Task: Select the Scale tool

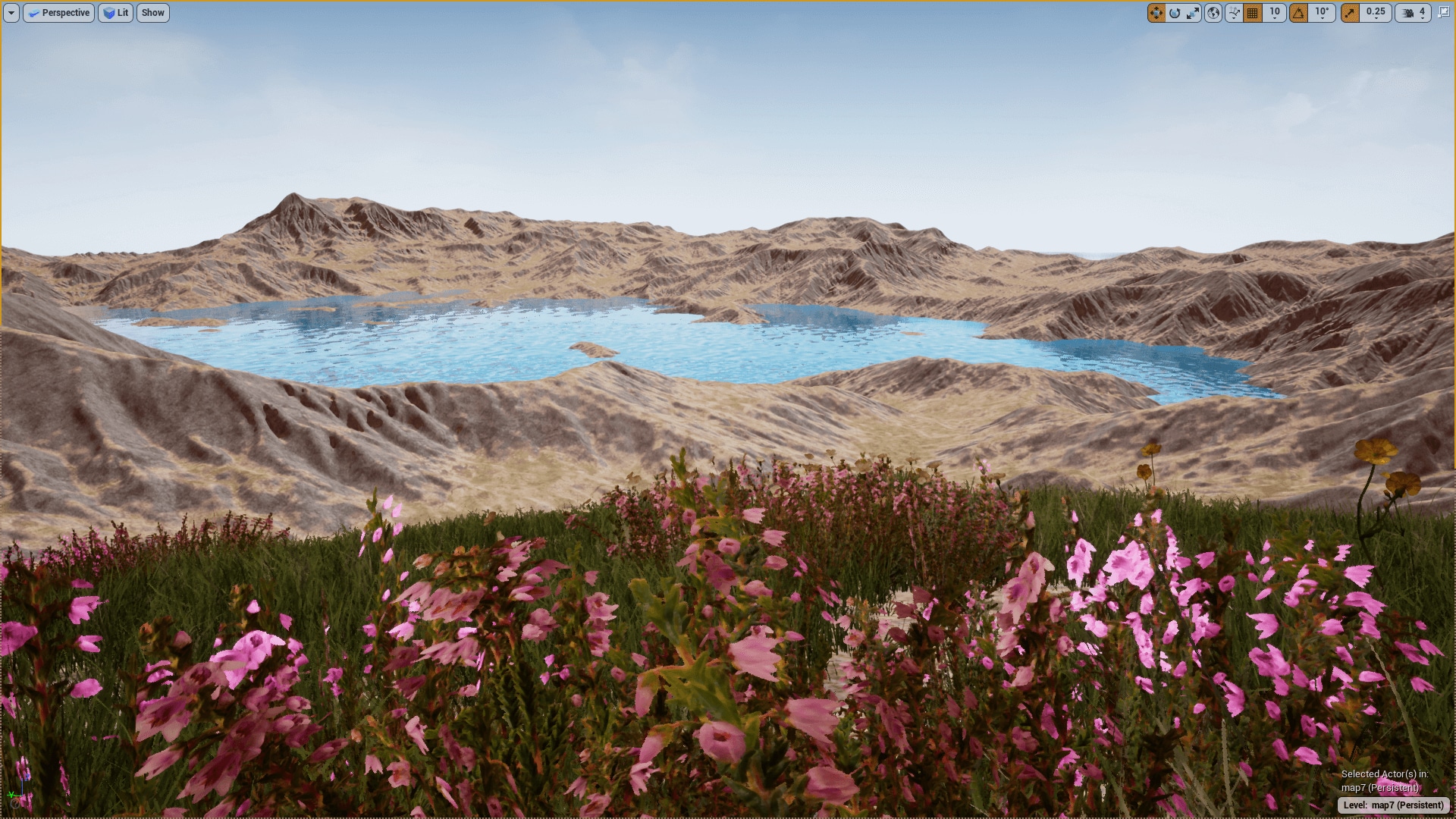Action: (x=1194, y=13)
